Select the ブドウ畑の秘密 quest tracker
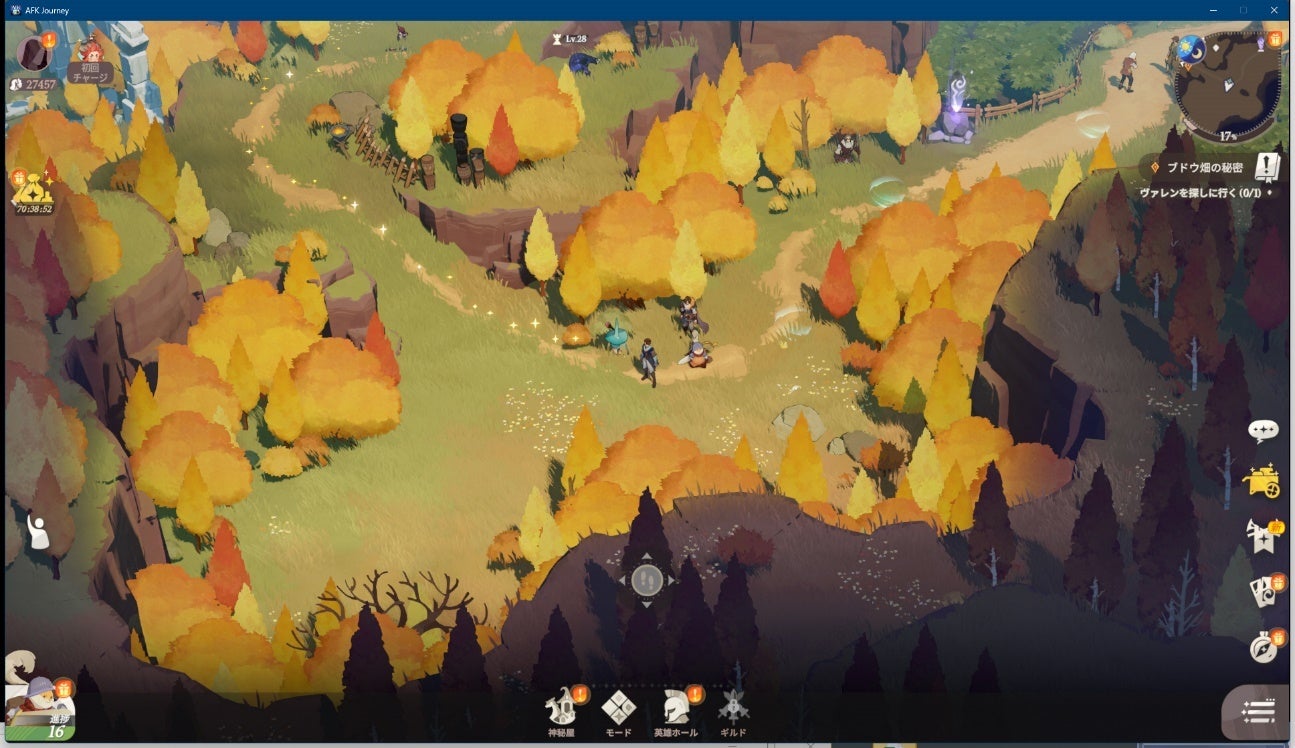 [1200, 168]
